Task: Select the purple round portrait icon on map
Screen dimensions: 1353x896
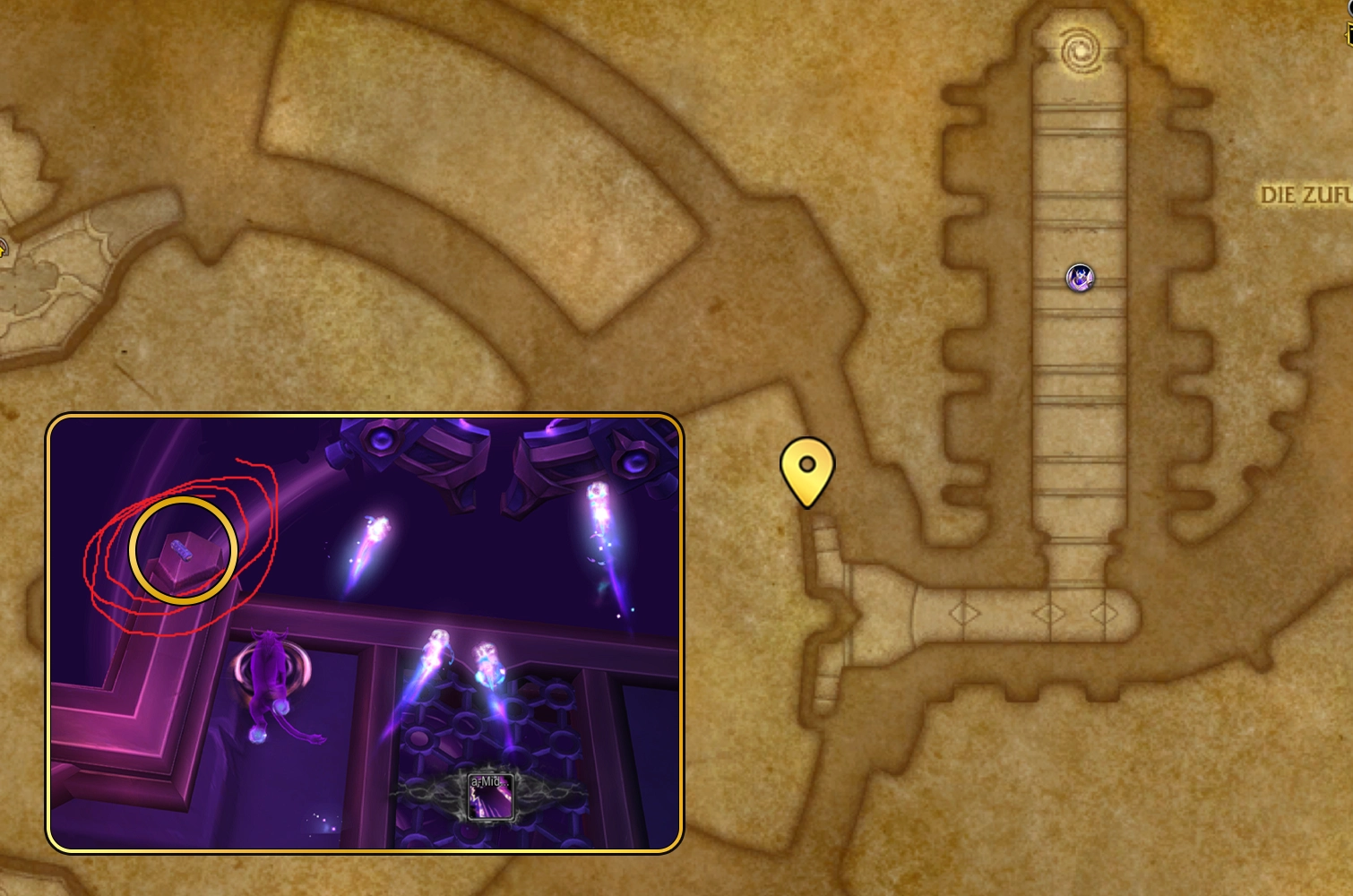Action: click(1080, 278)
